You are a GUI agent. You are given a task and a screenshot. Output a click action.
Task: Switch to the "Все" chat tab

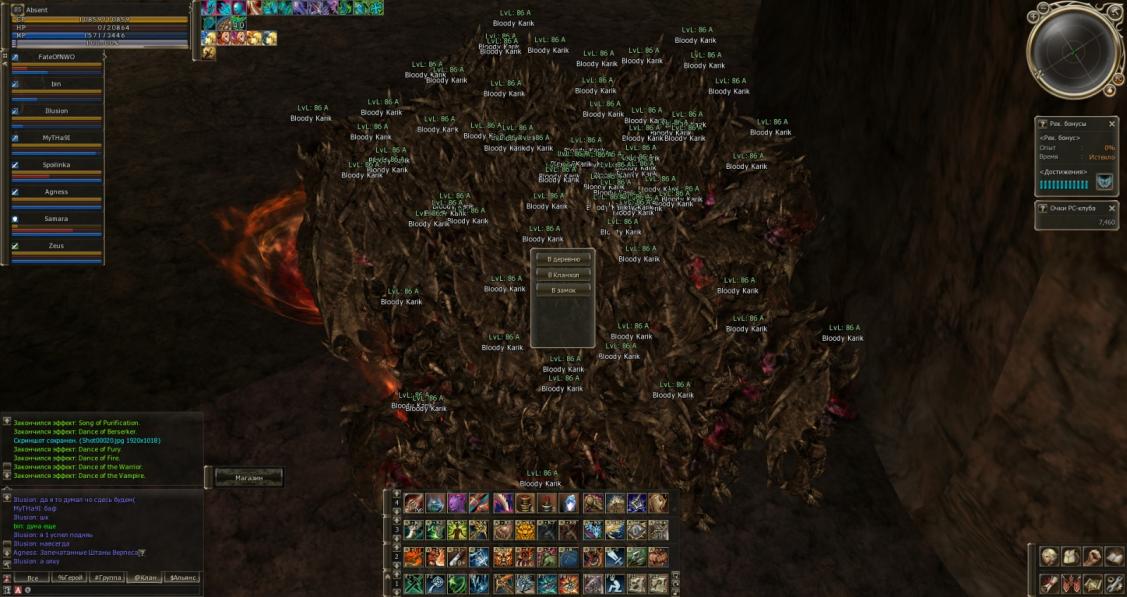(x=33, y=578)
